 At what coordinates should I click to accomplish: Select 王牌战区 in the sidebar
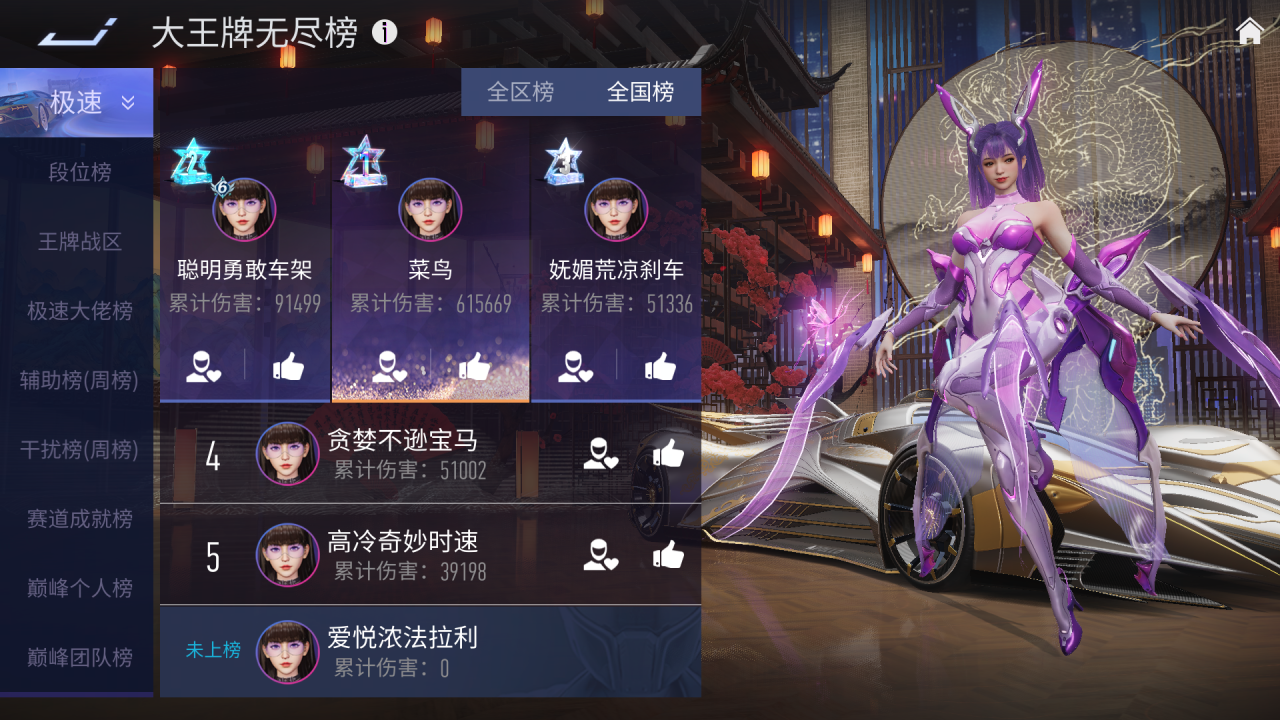click(x=80, y=242)
